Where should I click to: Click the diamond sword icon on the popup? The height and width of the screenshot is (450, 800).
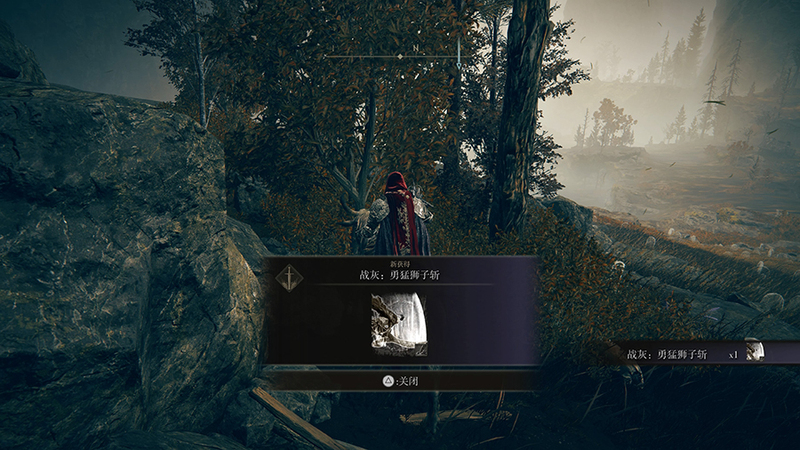[x=288, y=275]
